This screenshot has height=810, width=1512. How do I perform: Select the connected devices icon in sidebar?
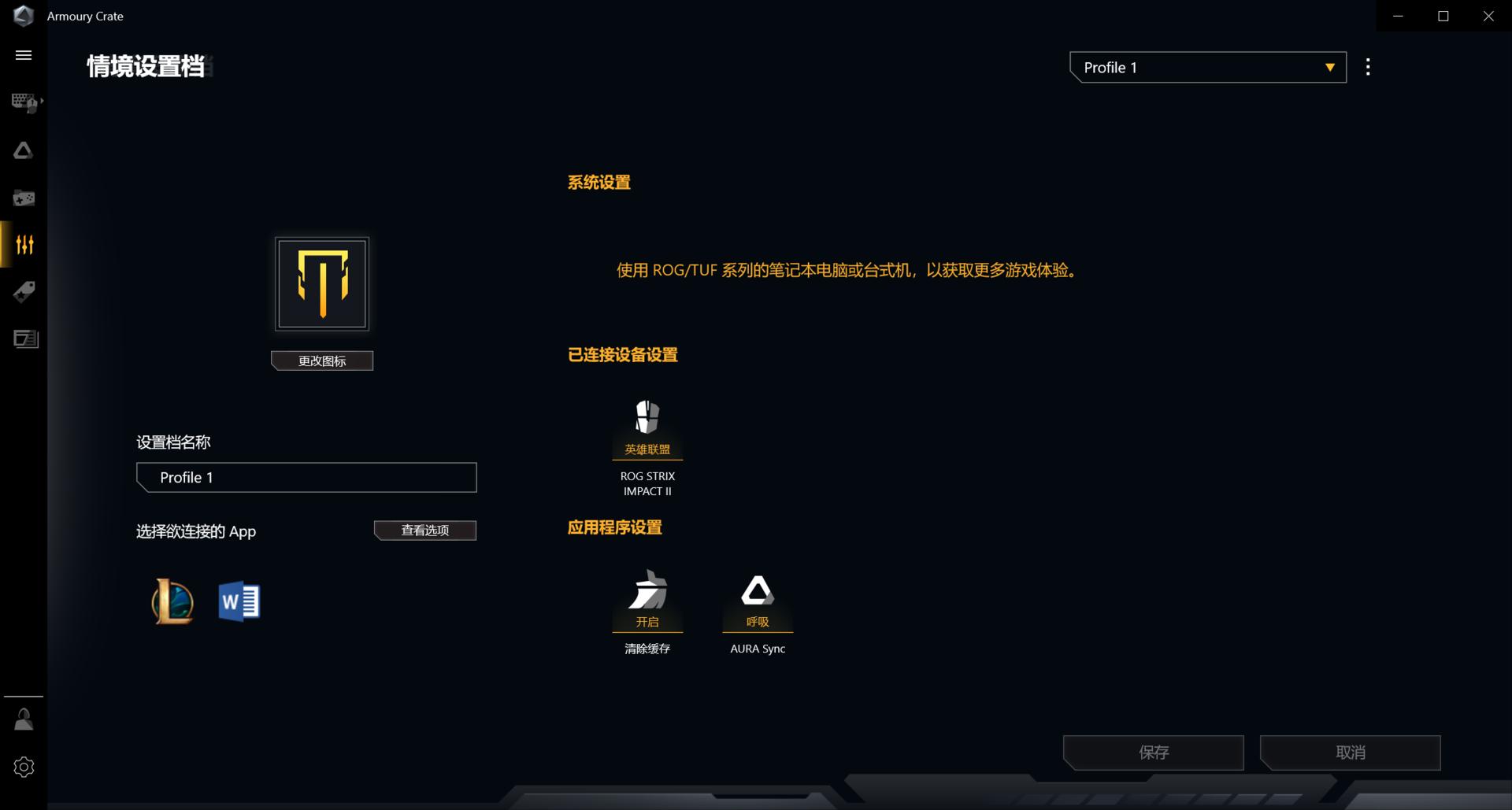tap(24, 102)
